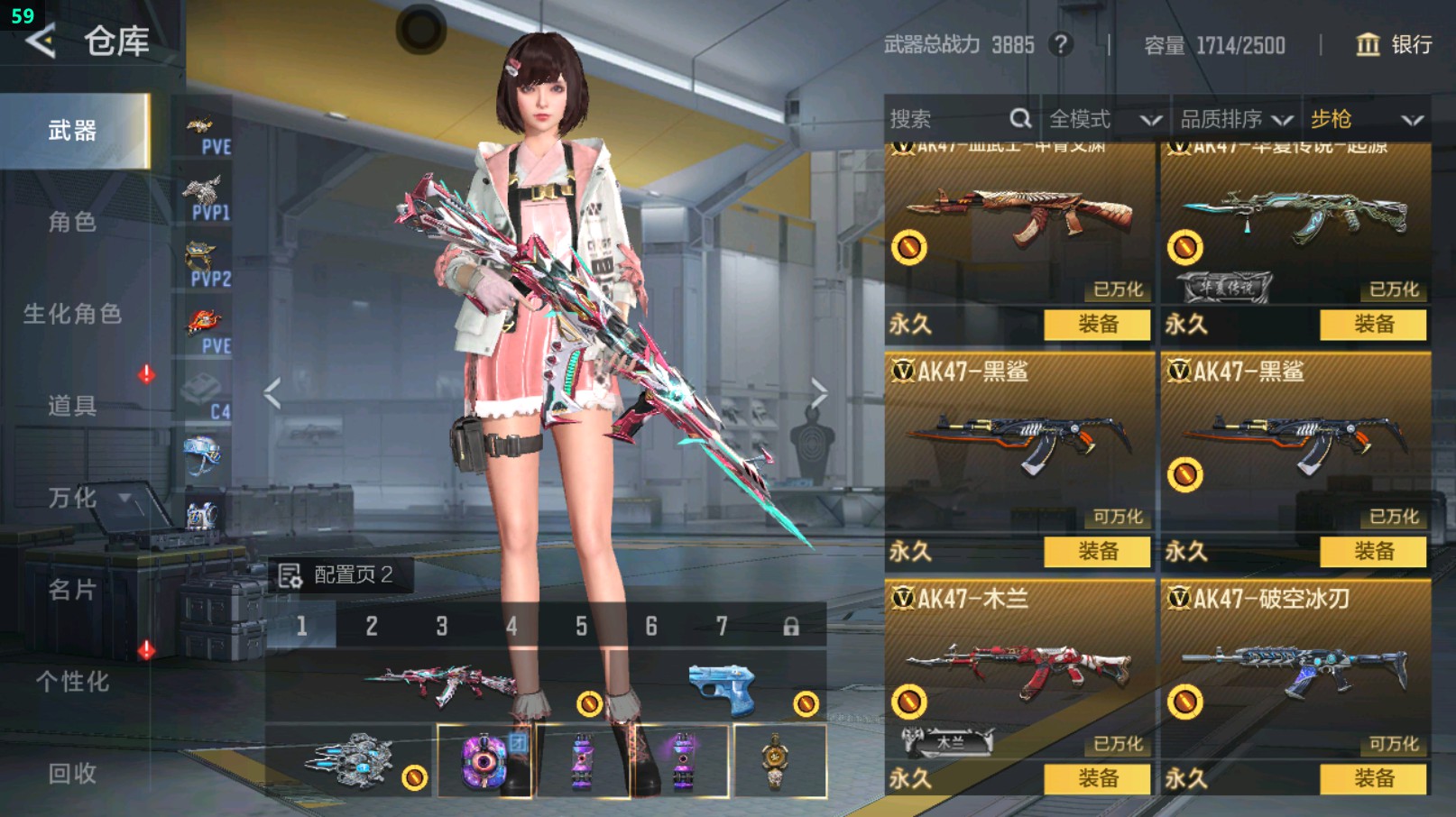Image resolution: width=1456 pixels, height=817 pixels.
Task: Go back from the 仓库 screen
Action: [x=41, y=41]
